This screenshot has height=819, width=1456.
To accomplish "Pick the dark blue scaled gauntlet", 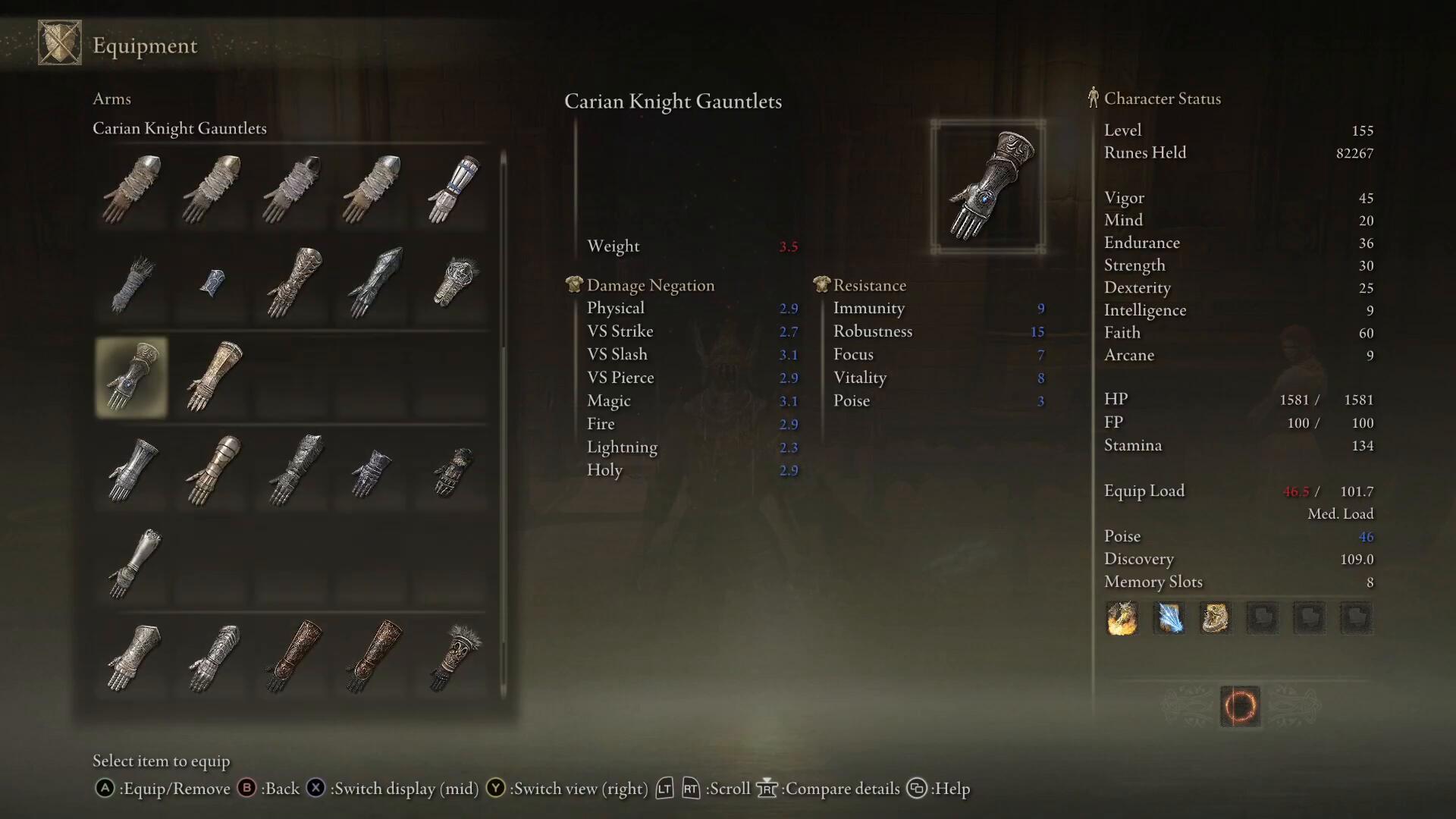I will pyautogui.click(x=372, y=282).
